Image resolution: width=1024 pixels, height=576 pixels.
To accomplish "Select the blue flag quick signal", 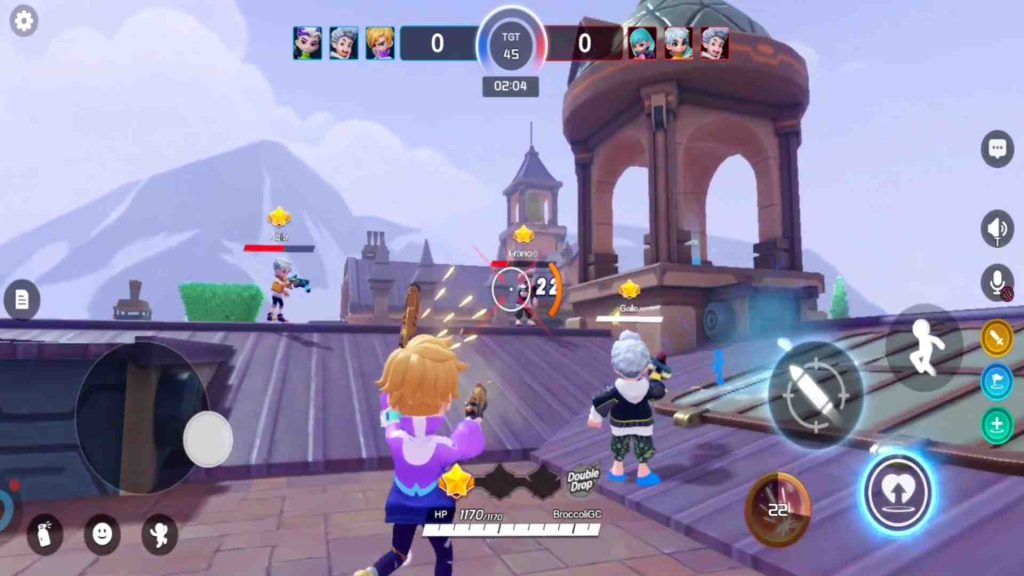I will [997, 382].
